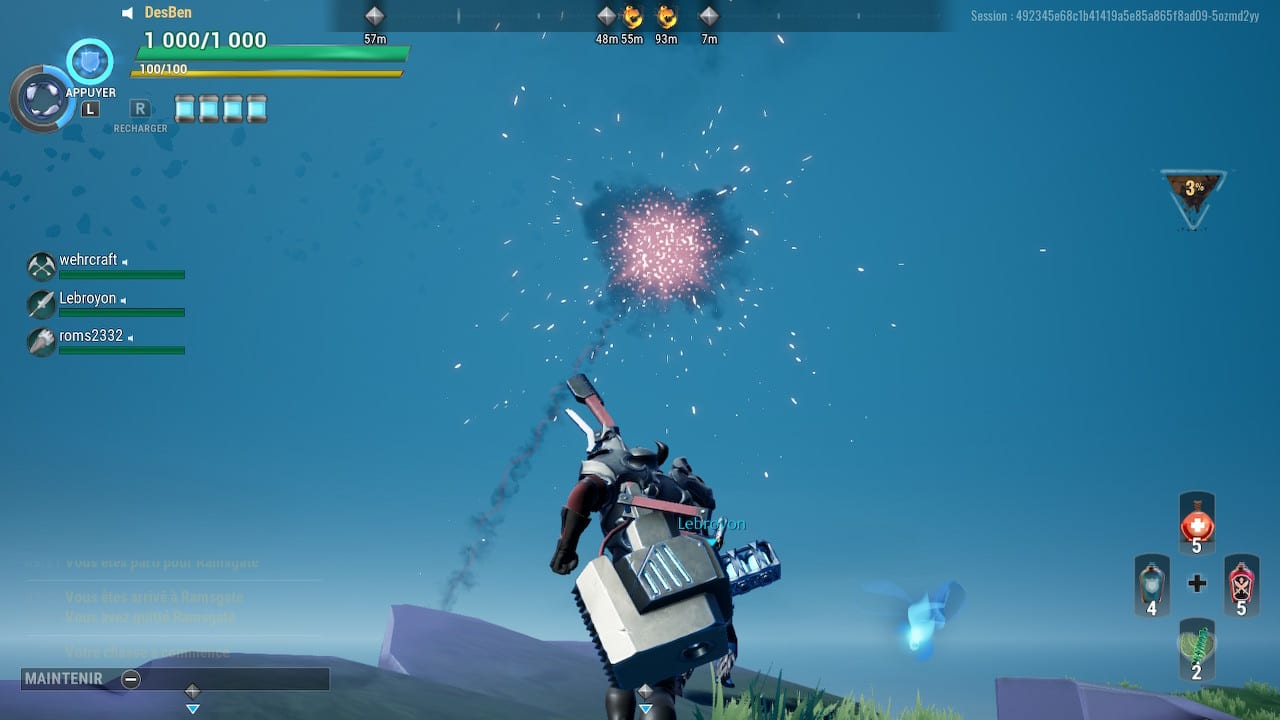Activate the lantern ability icon
The image size is (1280, 720).
42,99
